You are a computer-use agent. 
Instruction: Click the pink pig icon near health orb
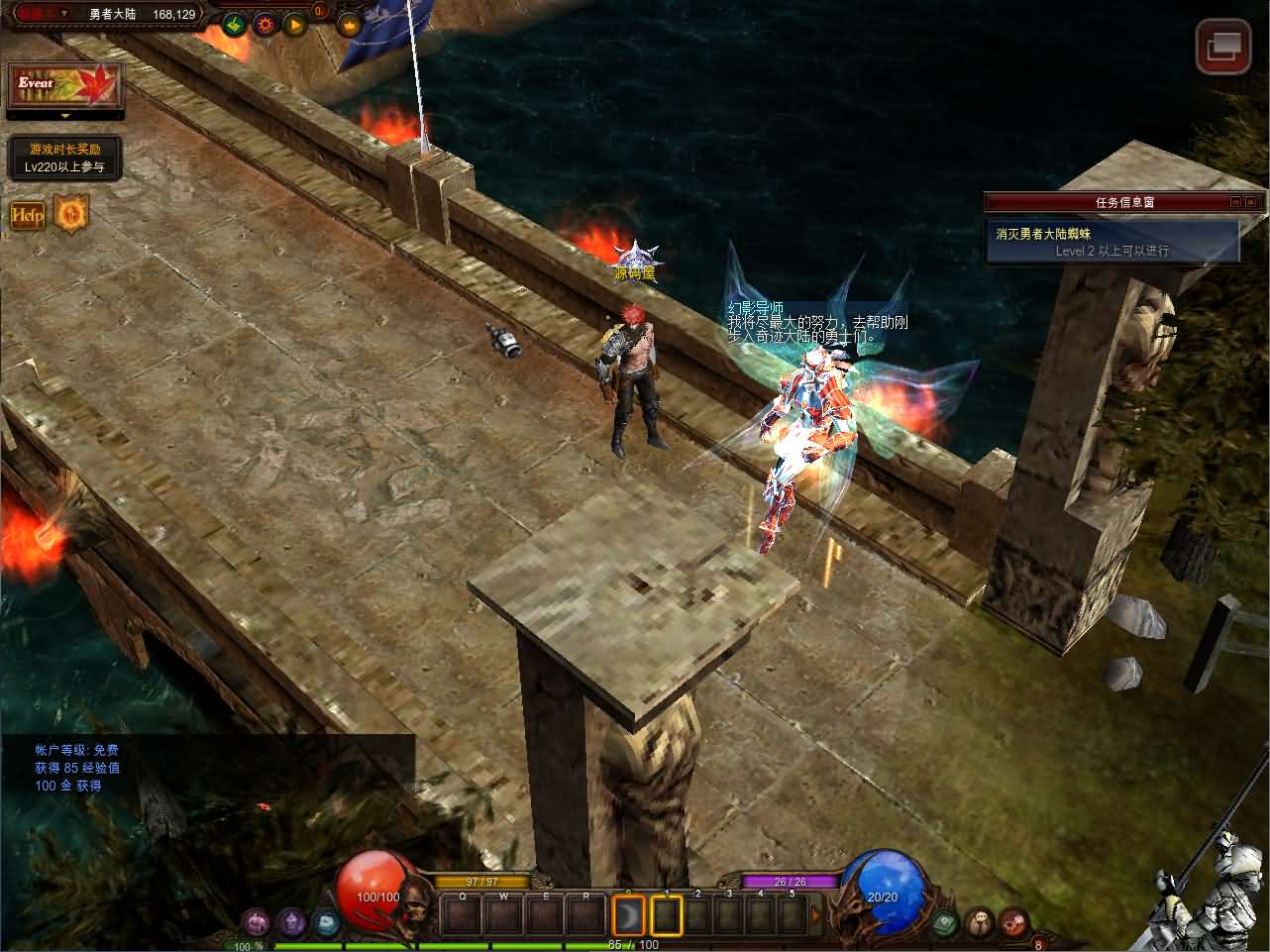click(257, 922)
